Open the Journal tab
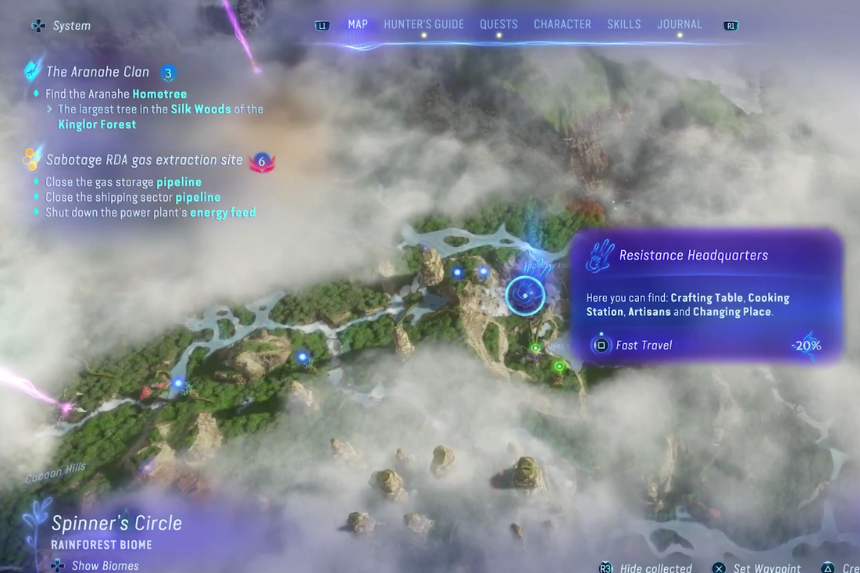The height and width of the screenshot is (573, 860). coord(679,24)
